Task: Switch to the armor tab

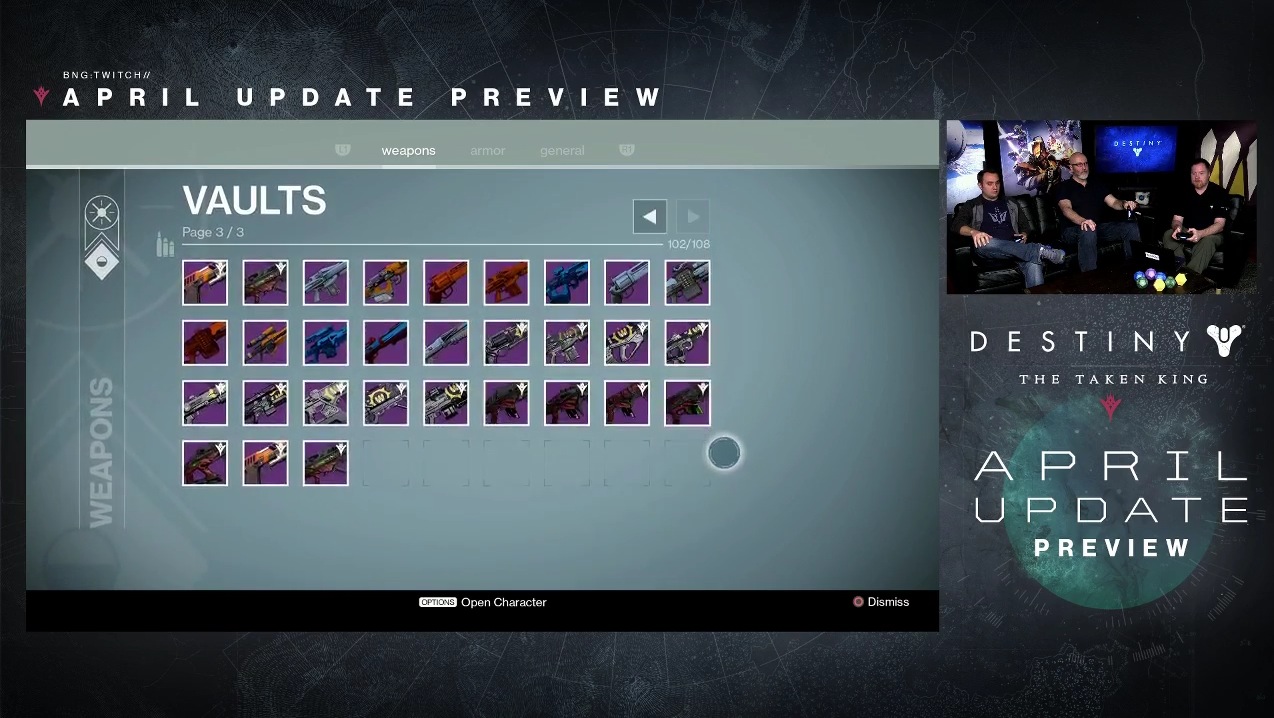Action: [488, 151]
